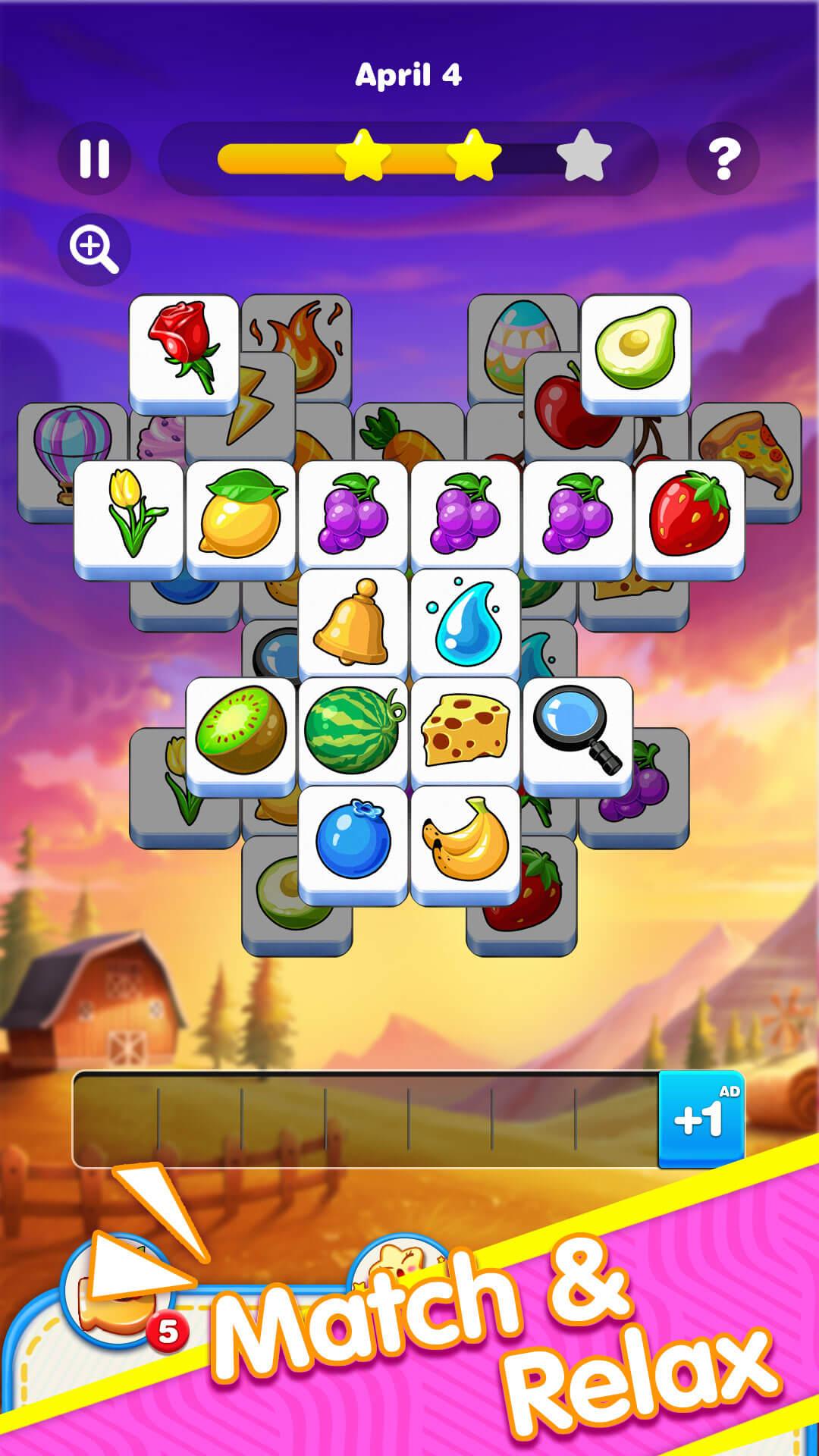Tap the cheese tile
The width and height of the screenshot is (819, 1456).
(x=465, y=733)
